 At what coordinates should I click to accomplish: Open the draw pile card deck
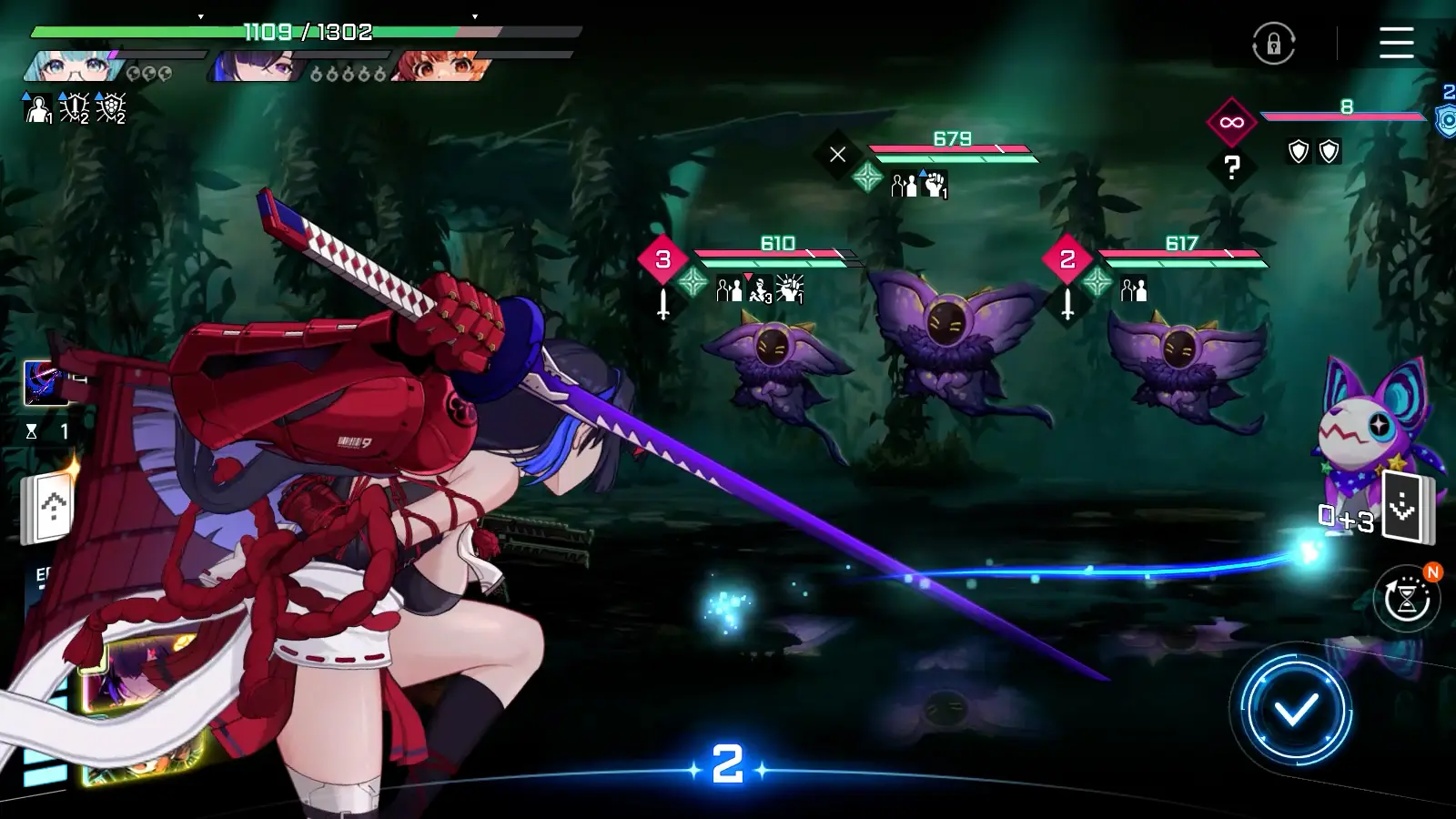coord(1406,508)
